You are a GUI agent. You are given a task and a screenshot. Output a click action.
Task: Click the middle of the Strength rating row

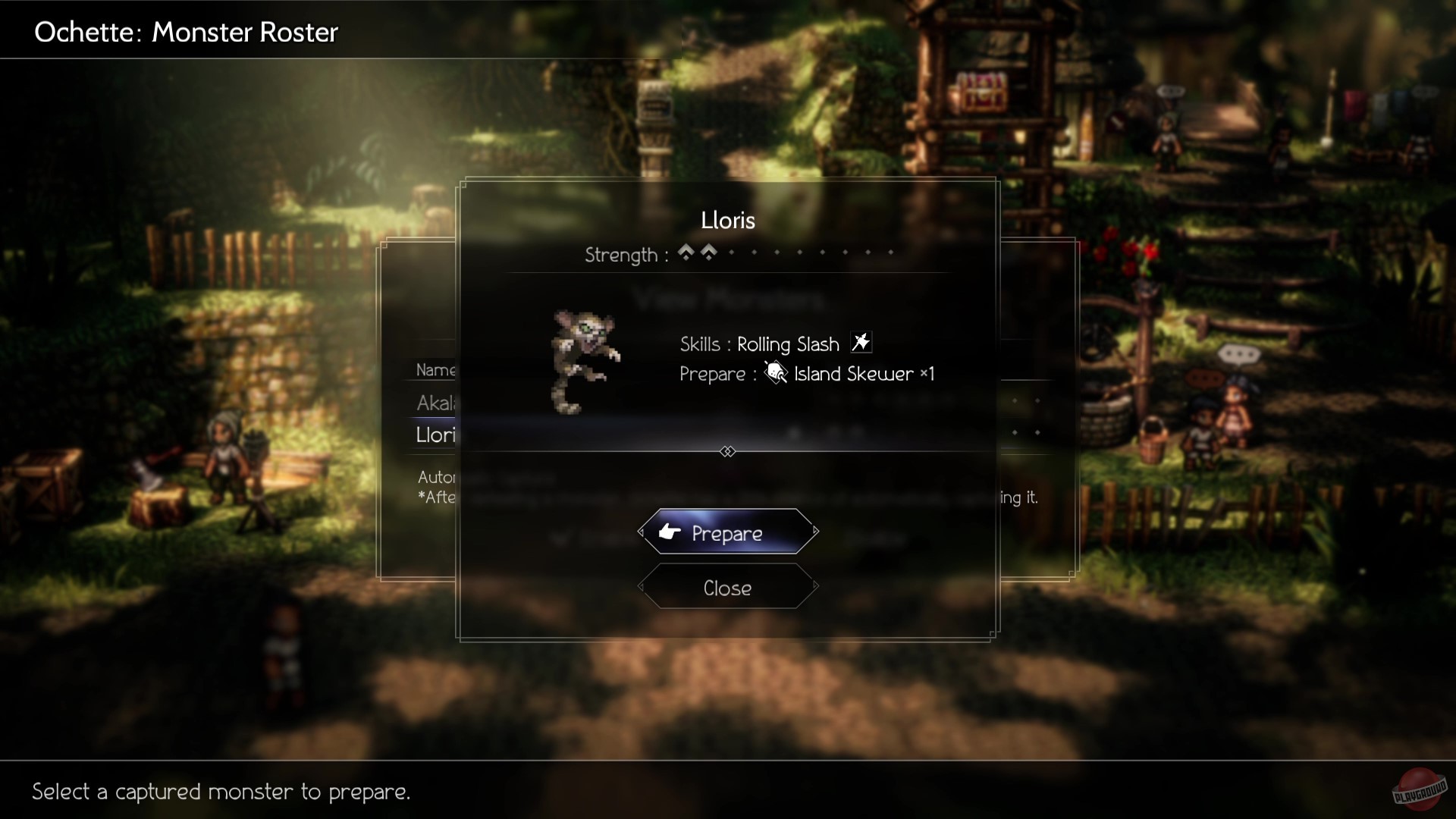739,255
